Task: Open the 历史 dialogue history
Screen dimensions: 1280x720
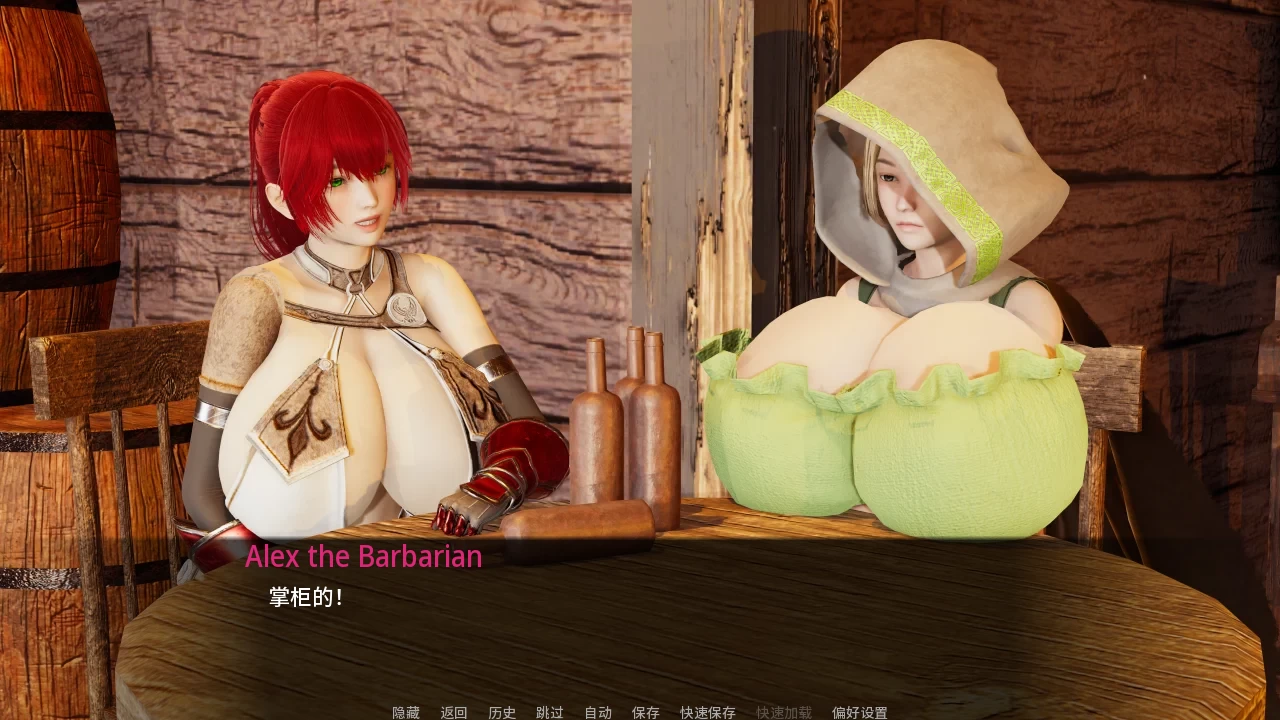Action: (502, 712)
